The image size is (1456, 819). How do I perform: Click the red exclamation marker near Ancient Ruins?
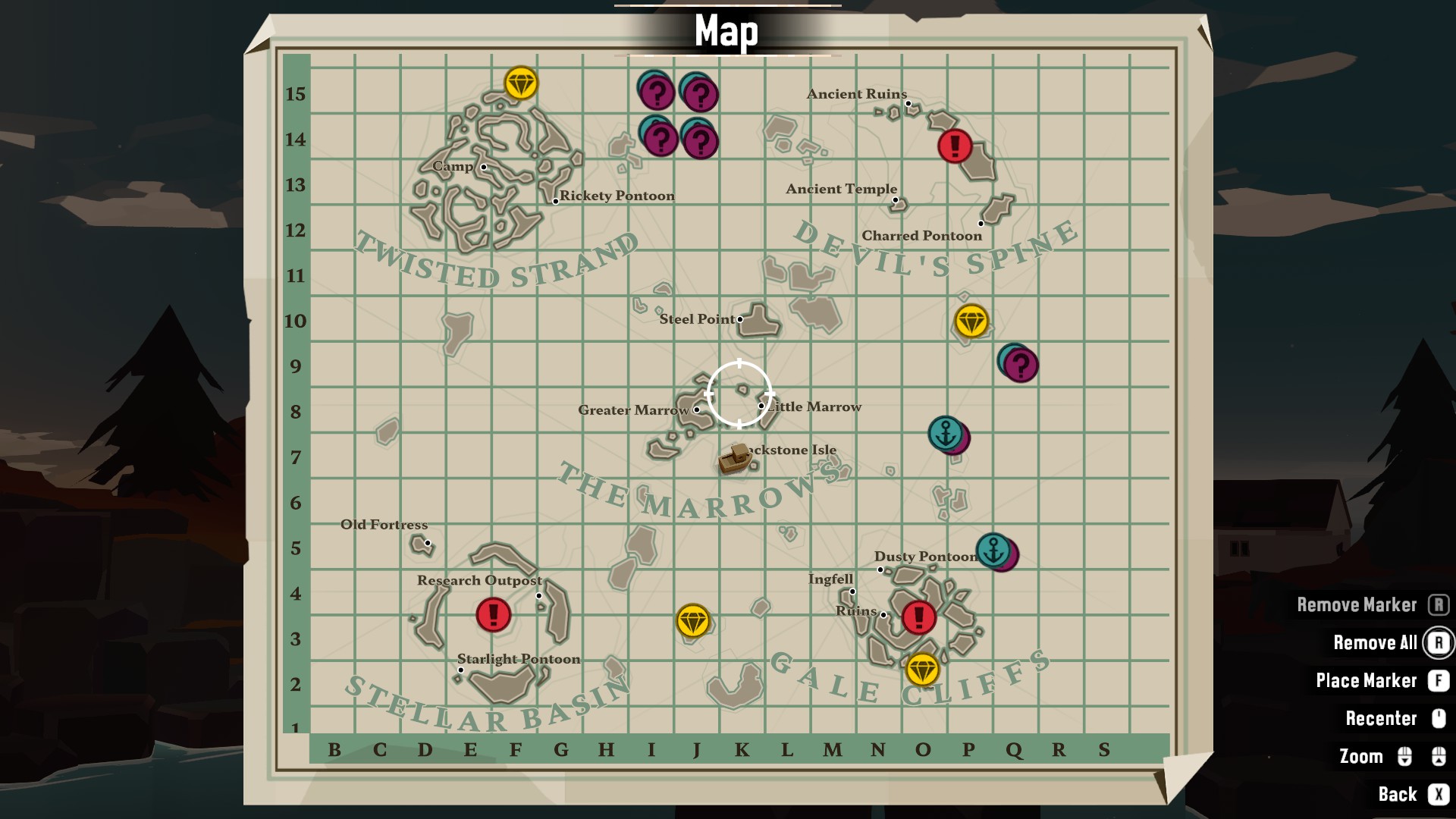pyautogui.click(x=955, y=145)
